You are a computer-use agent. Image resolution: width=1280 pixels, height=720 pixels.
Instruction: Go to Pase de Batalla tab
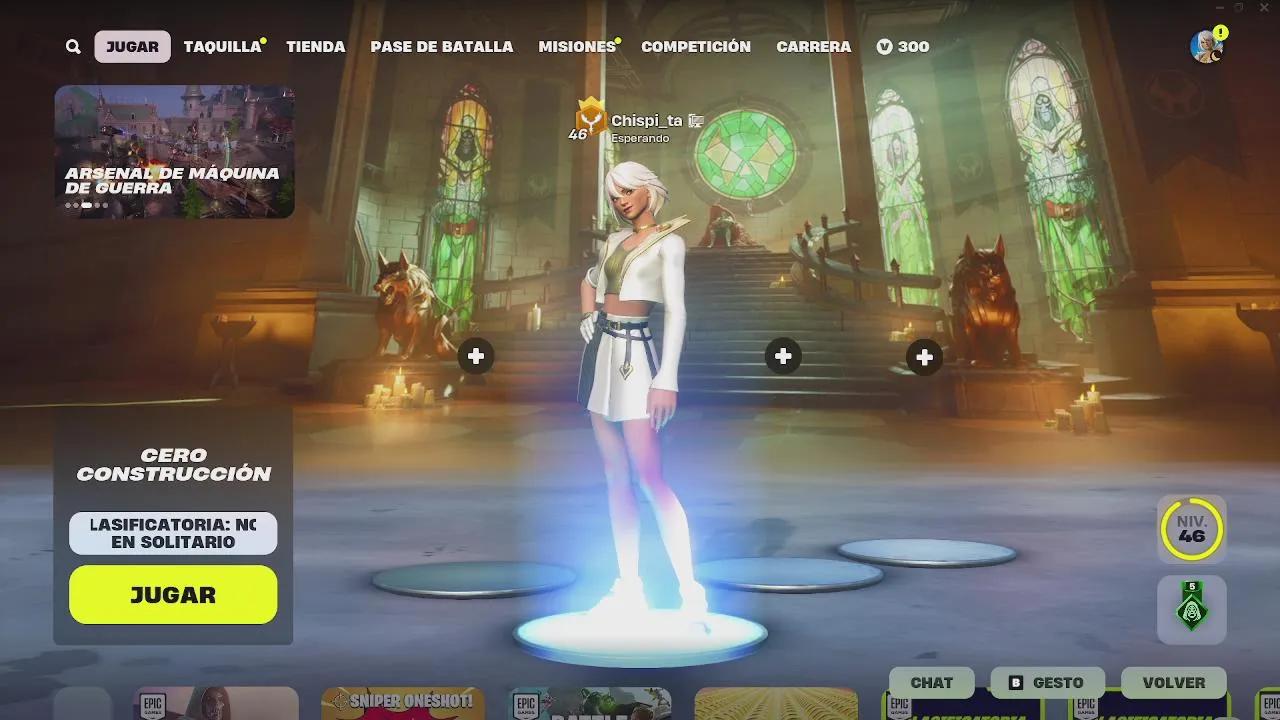point(441,47)
